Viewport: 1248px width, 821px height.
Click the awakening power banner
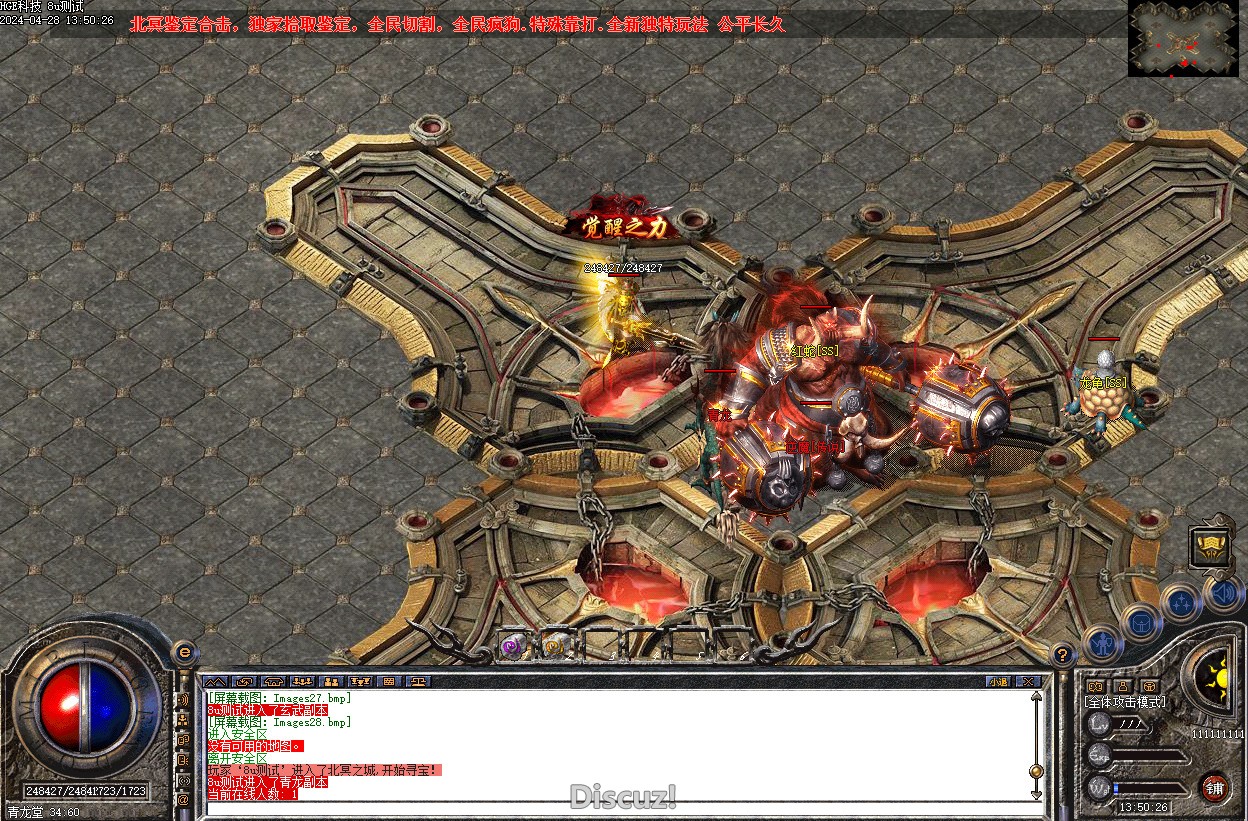click(627, 227)
